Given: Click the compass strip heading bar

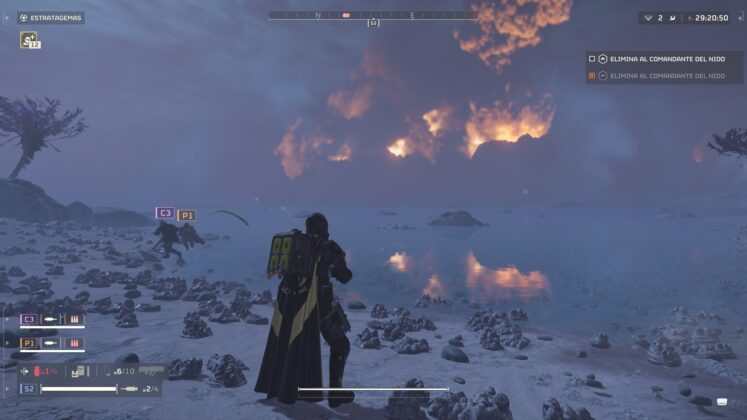Looking at the screenshot, I should [372, 15].
